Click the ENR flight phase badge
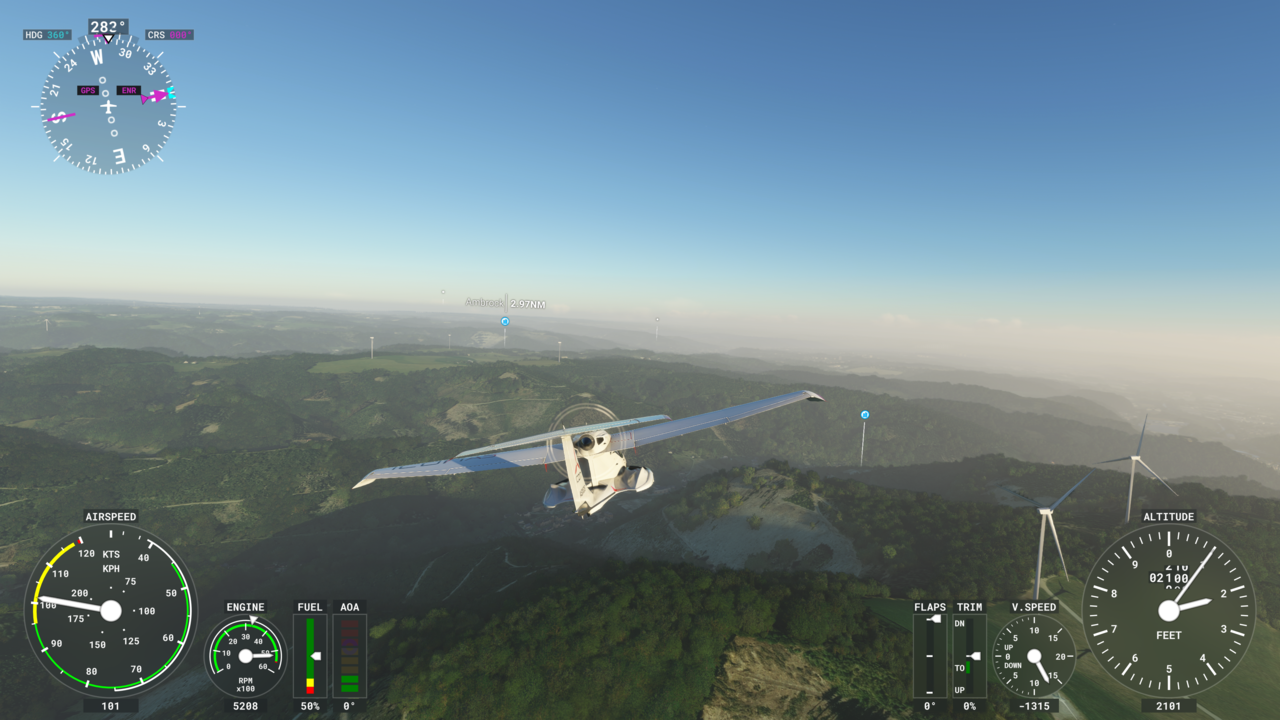 [x=130, y=89]
